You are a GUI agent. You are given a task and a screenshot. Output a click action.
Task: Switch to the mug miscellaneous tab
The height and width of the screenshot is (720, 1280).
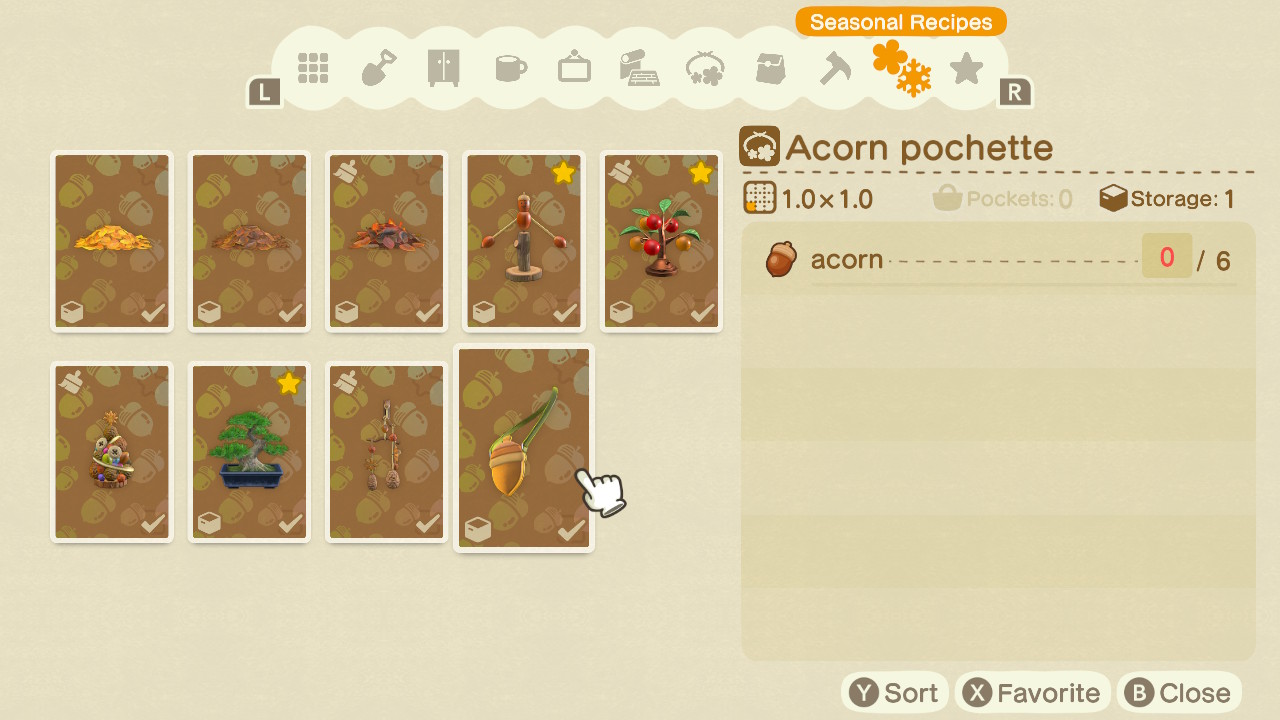[x=510, y=68]
